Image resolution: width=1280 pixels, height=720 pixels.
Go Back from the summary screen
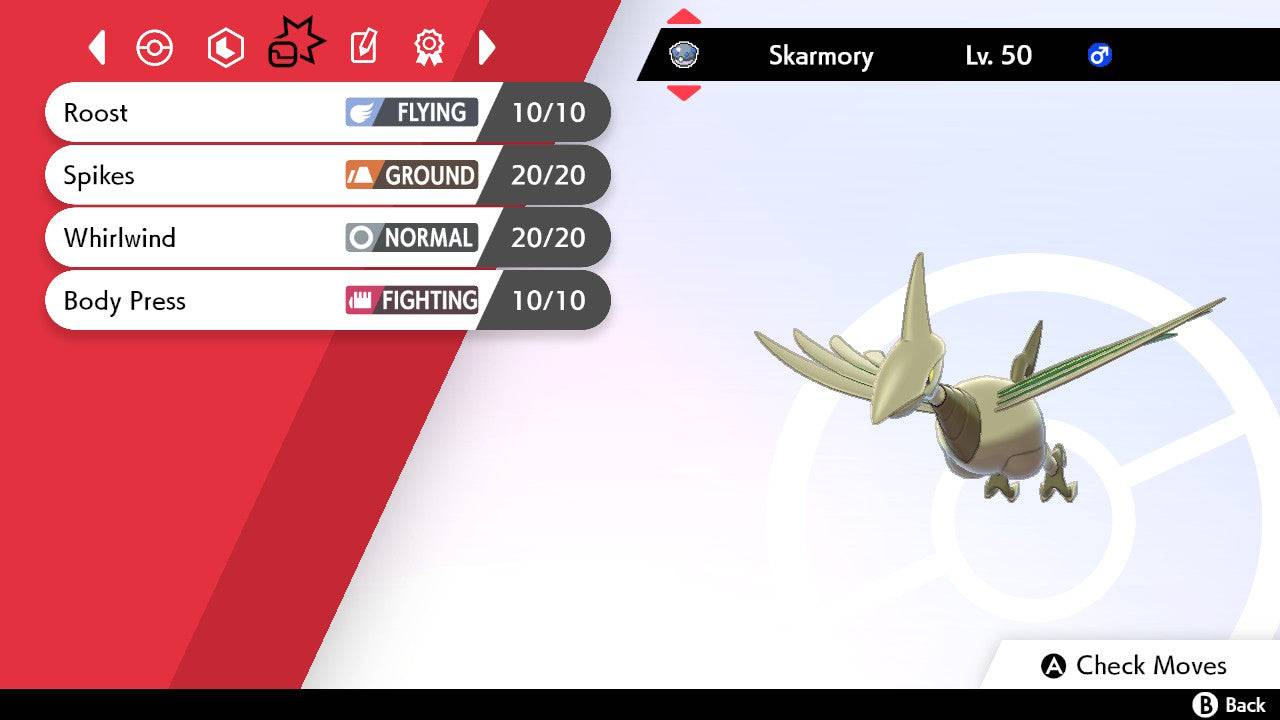pyautogui.click(x=1229, y=705)
